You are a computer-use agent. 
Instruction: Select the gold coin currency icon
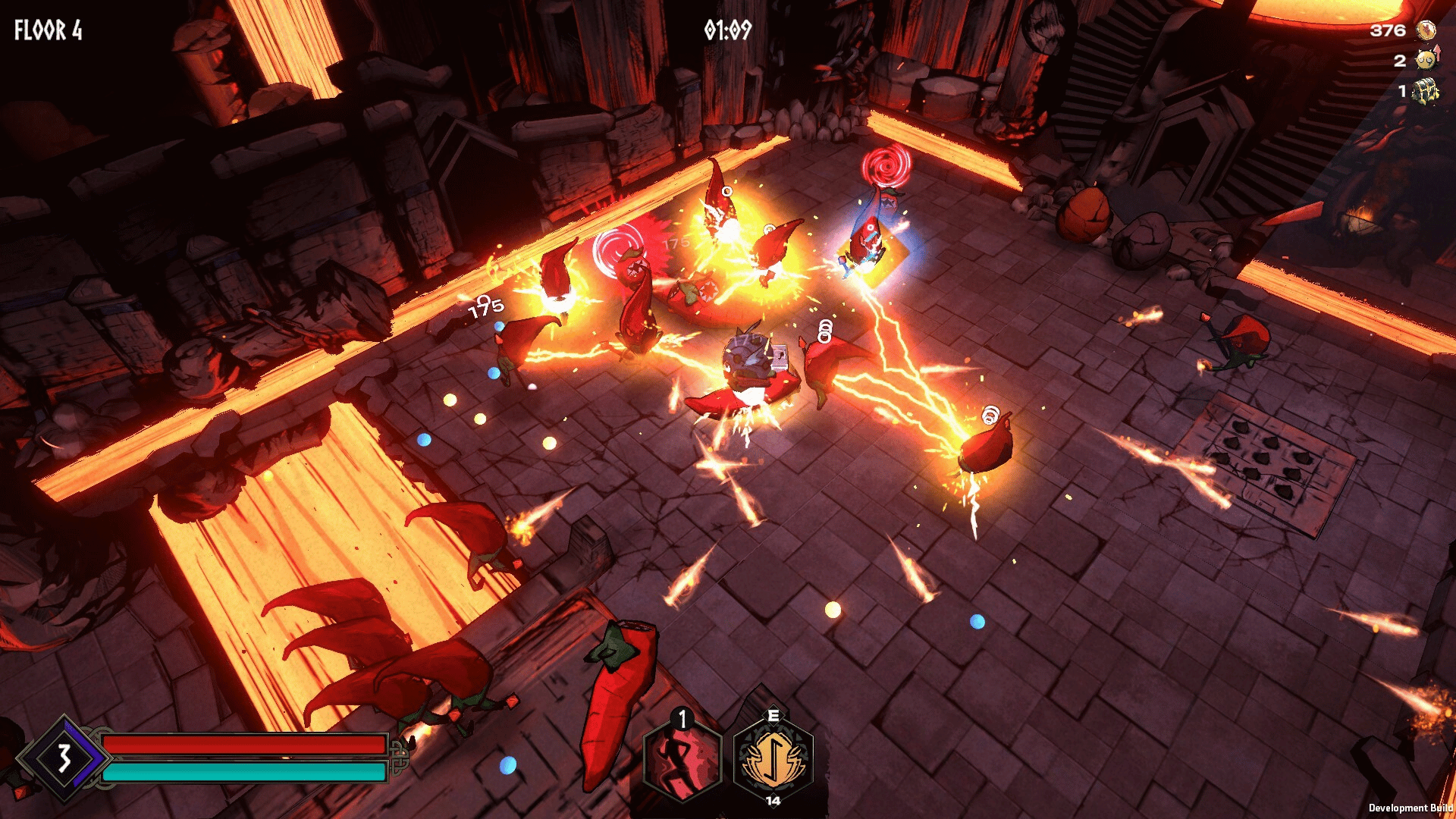coord(1426,30)
